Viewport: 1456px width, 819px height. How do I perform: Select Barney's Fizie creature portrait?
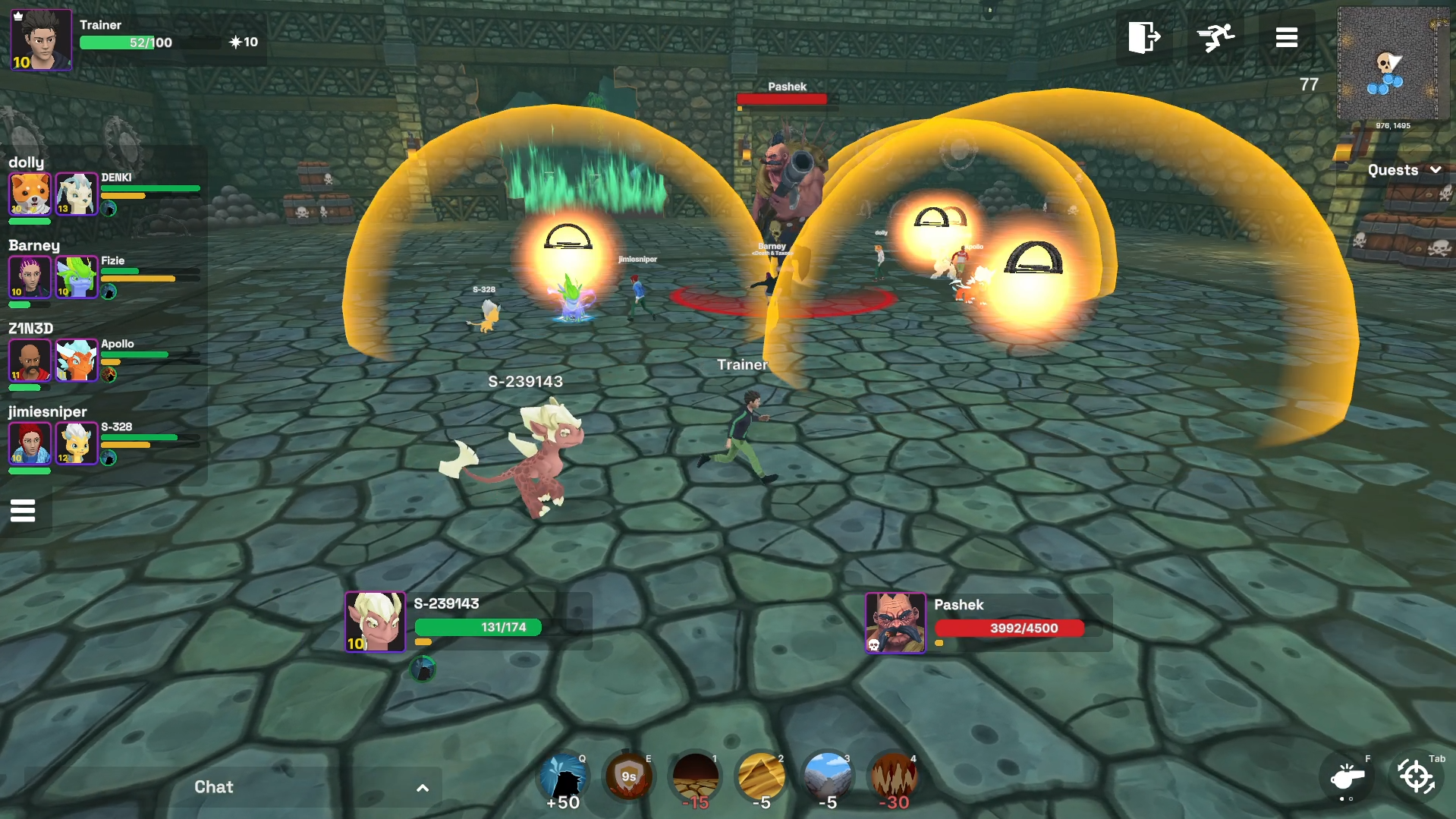77,276
